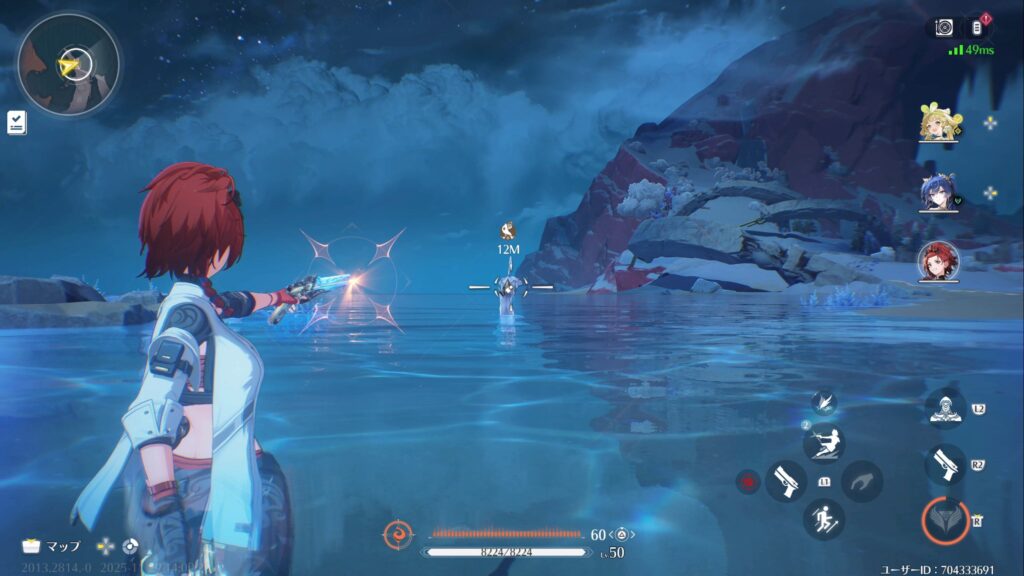Toggle the red target lock icon
Screen dimensions: 1024x576
[x=747, y=482]
